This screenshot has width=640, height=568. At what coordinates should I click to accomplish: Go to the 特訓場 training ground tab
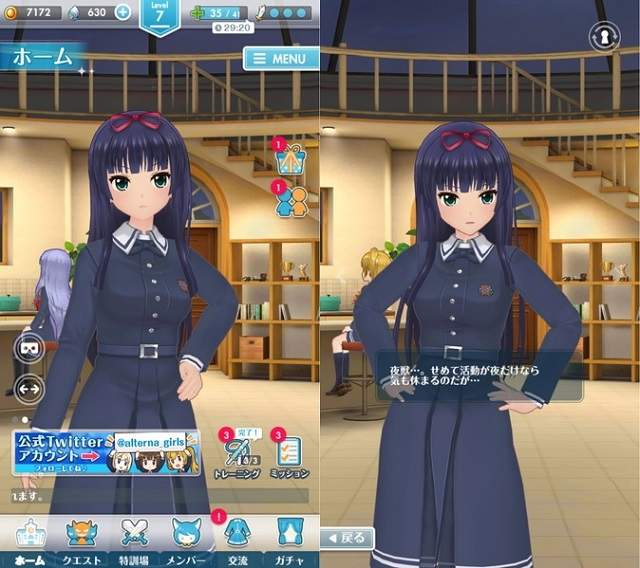[x=133, y=540]
